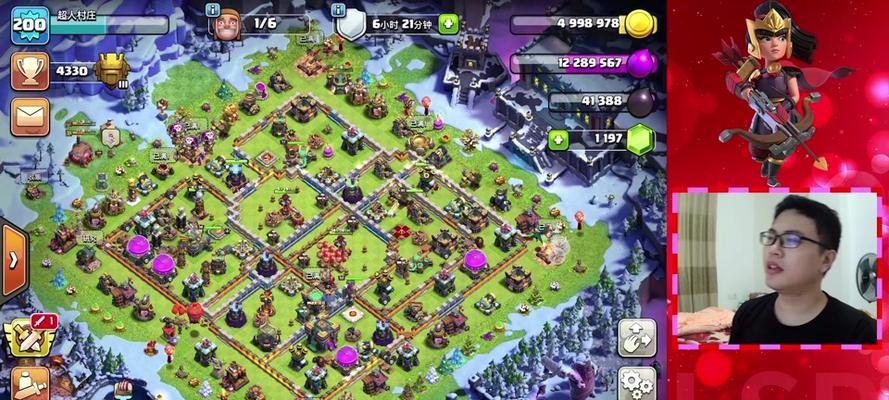This screenshot has width=889, height=400.
Task: Open the player profile via level 200 badge
Action: click(x=29, y=25)
